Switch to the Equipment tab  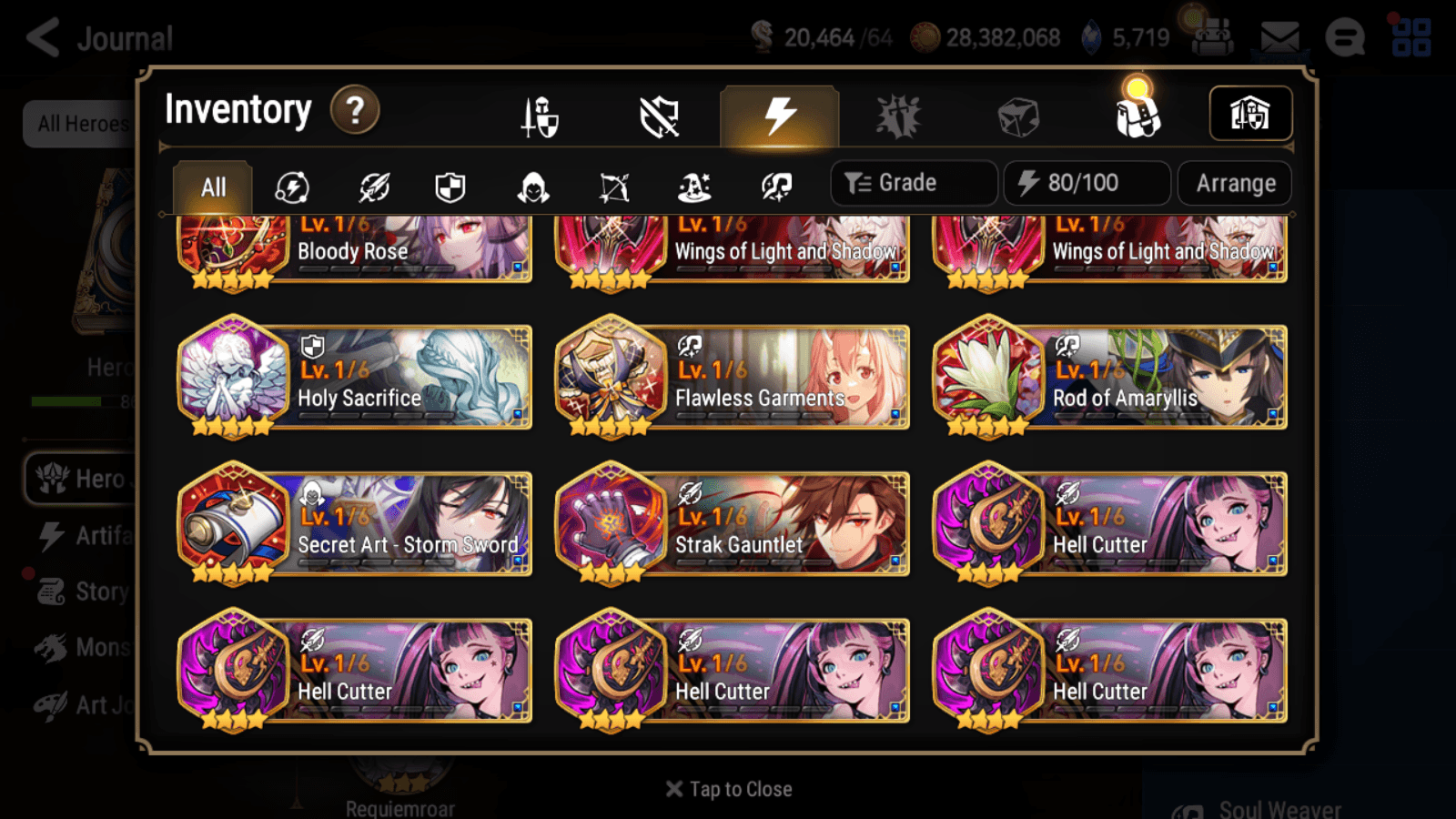tap(540, 116)
